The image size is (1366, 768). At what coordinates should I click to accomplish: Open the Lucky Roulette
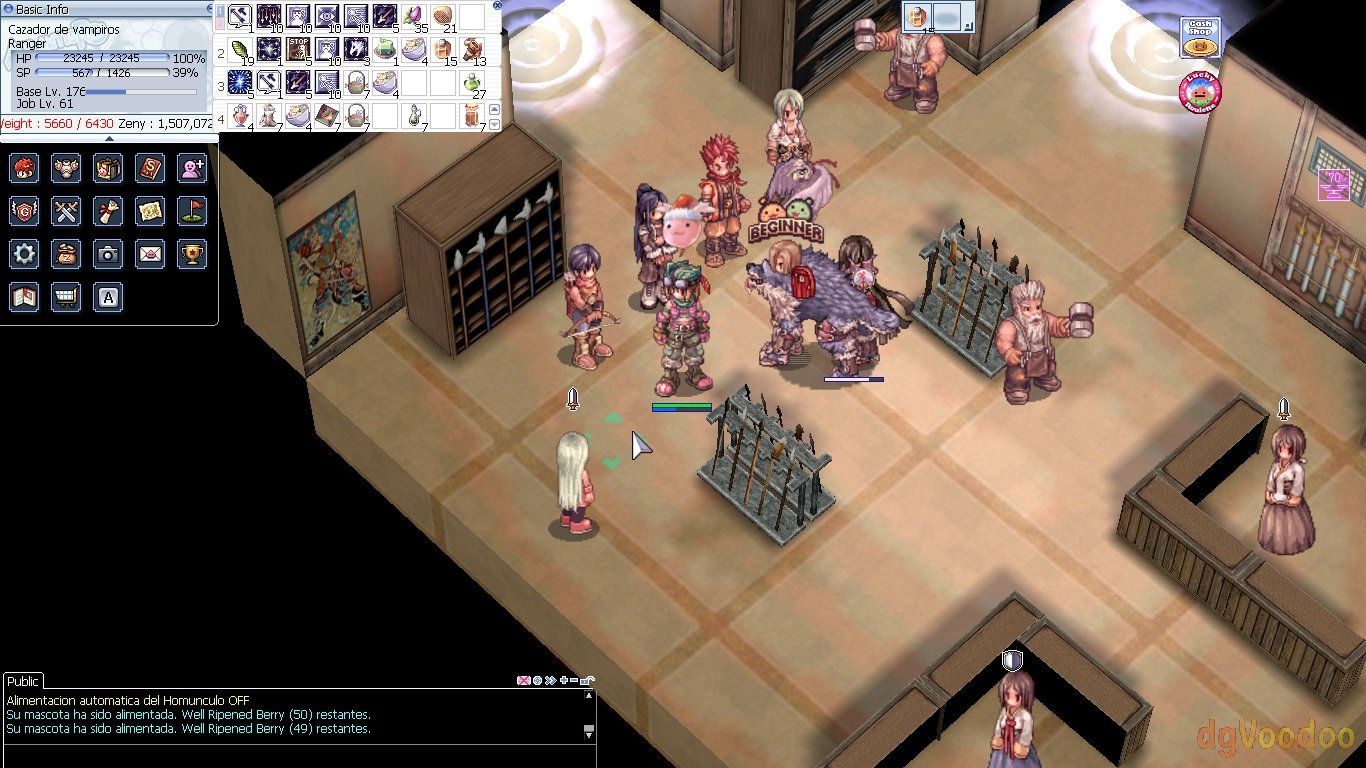(x=1200, y=94)
